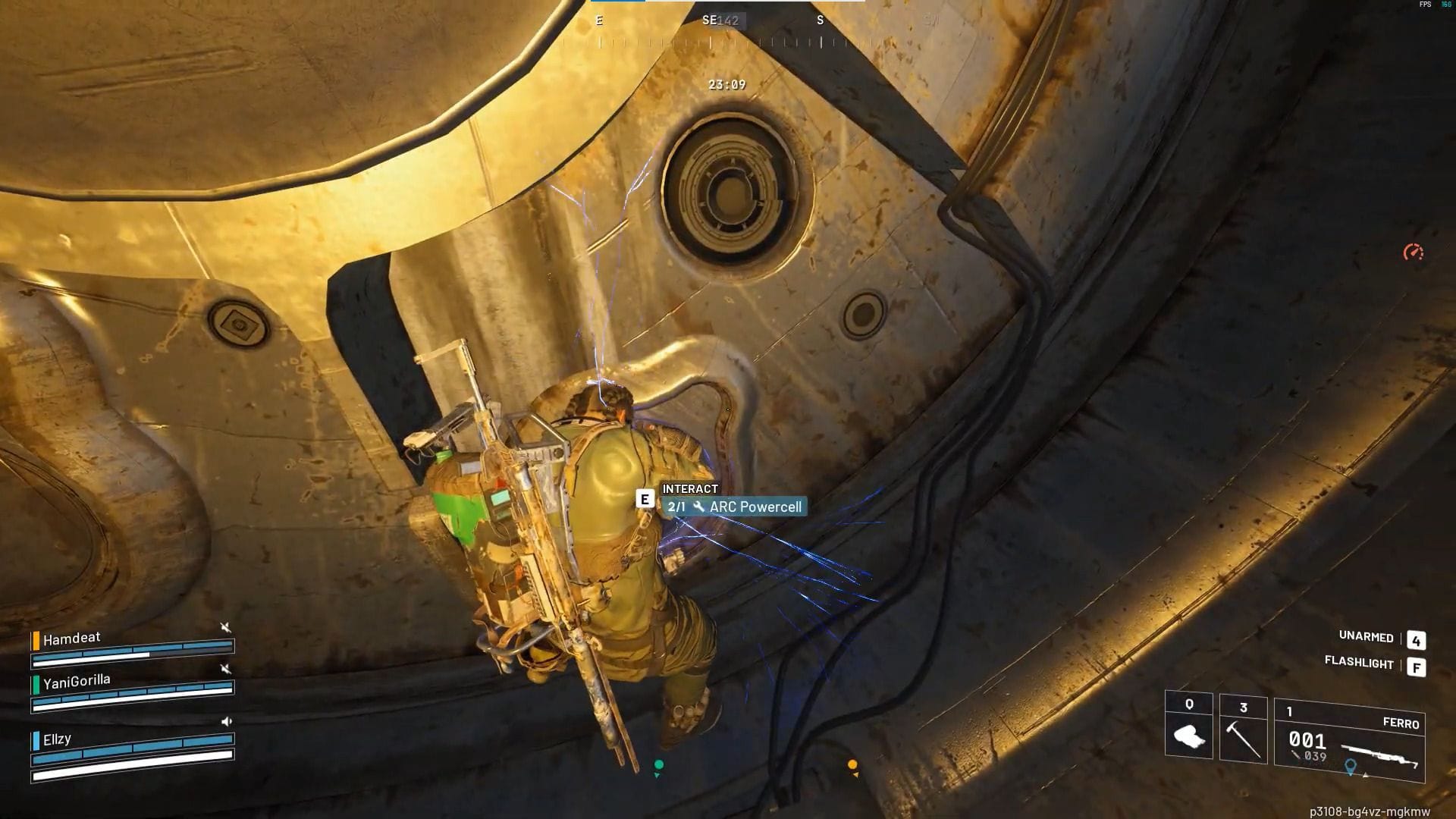Screen dimensions: 1456x819
Task: Select the FERRO rifle in hotbar slot 1
Action: tap(1378, 752)
